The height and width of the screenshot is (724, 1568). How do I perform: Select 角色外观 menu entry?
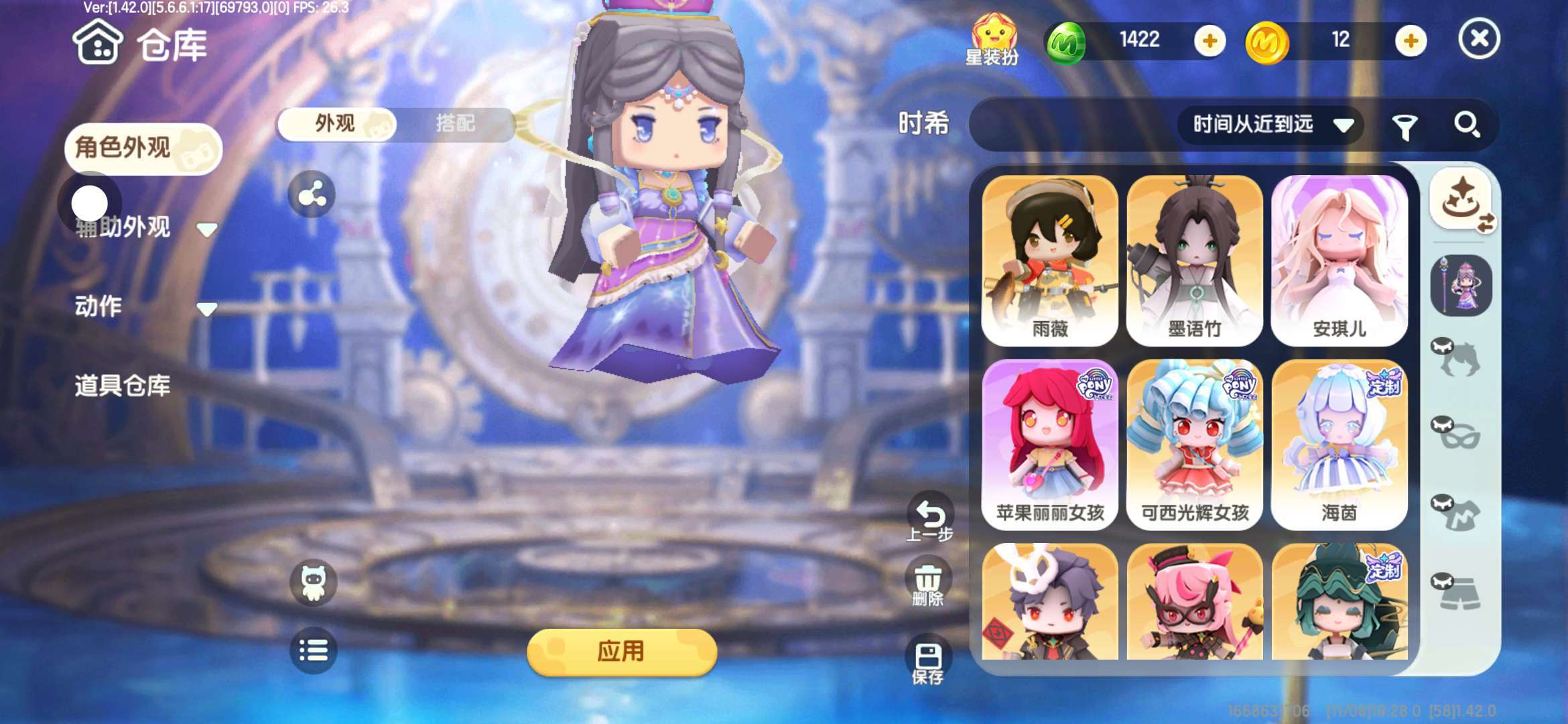tap(142, 148)
